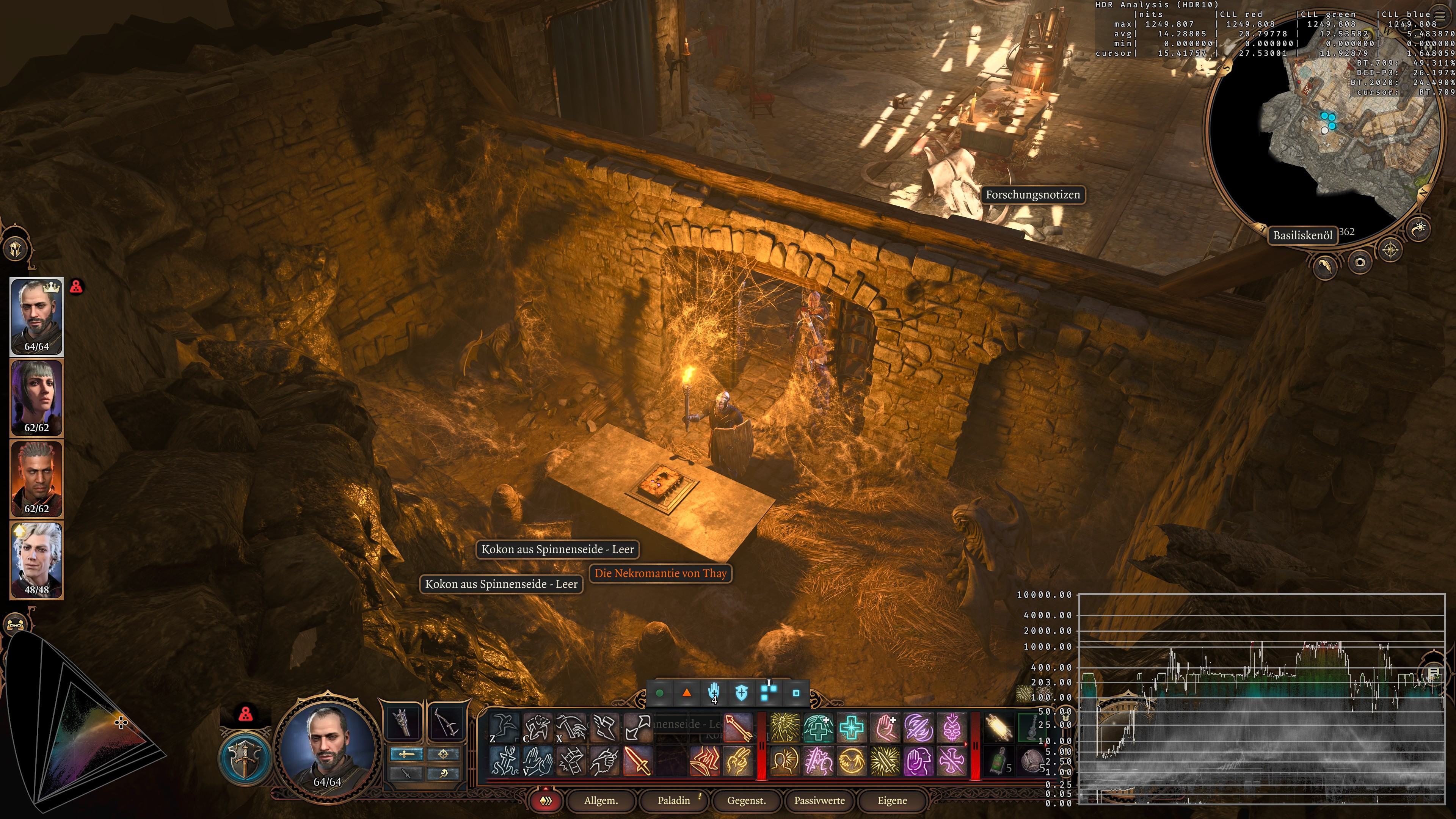The width and height of the screenshot is (1456, 819).
Task: Select the Passivwerte tab
Action: [819, 800]
